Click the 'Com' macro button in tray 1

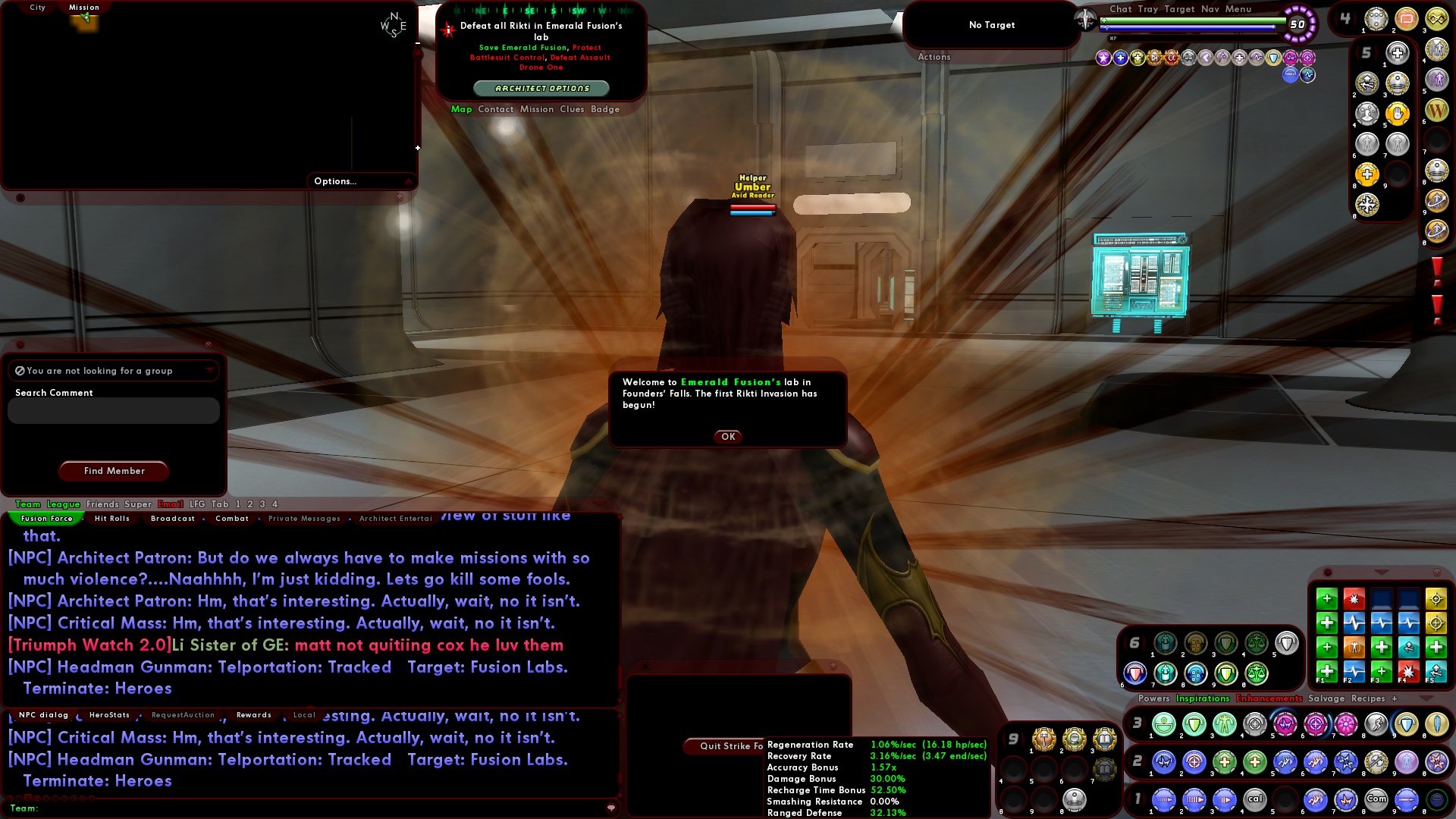[x=1378, y=799]
